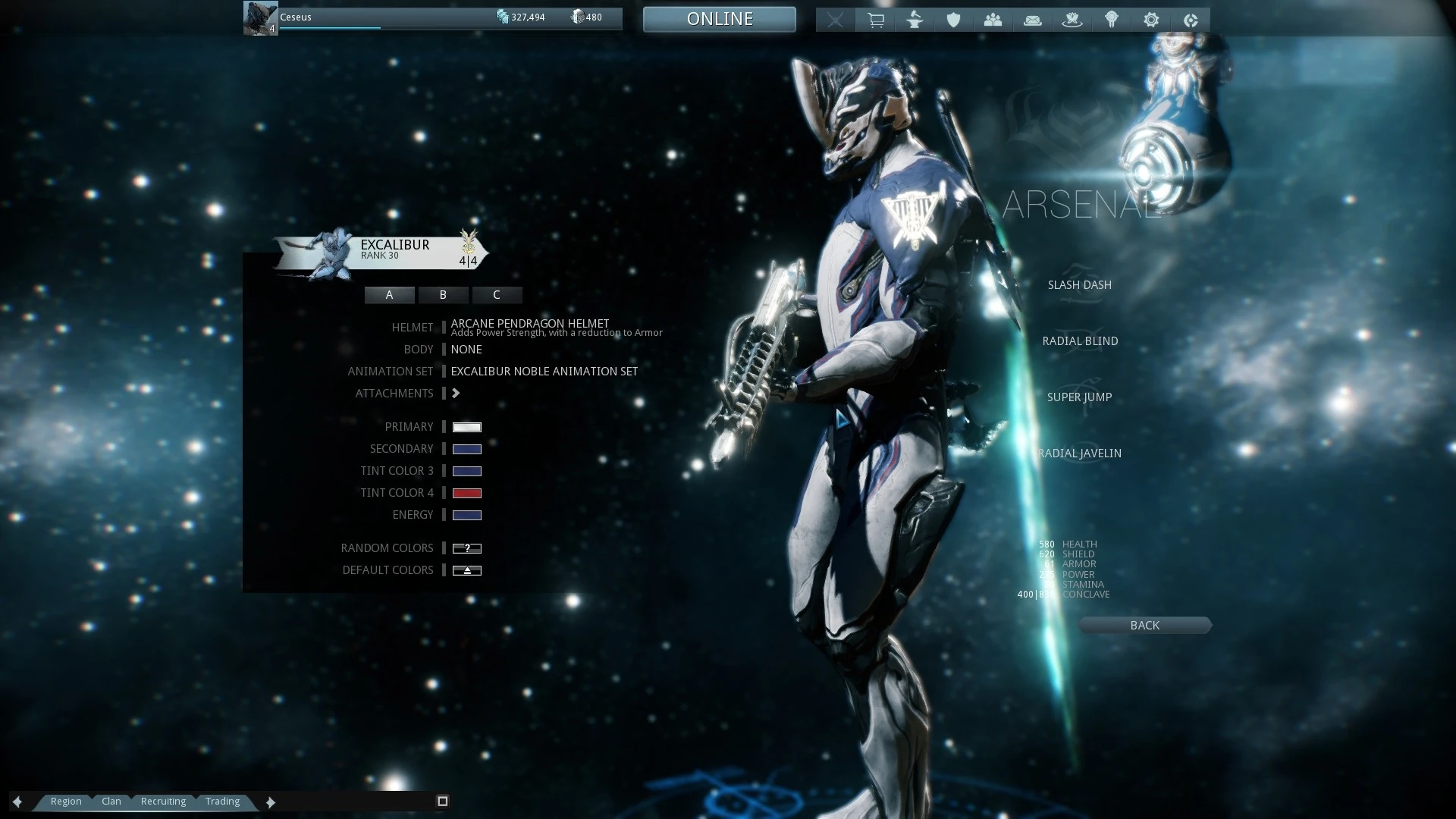Open the Foundry anvil icon
The image size is (1456, 819).
click(x=915, y=20)
